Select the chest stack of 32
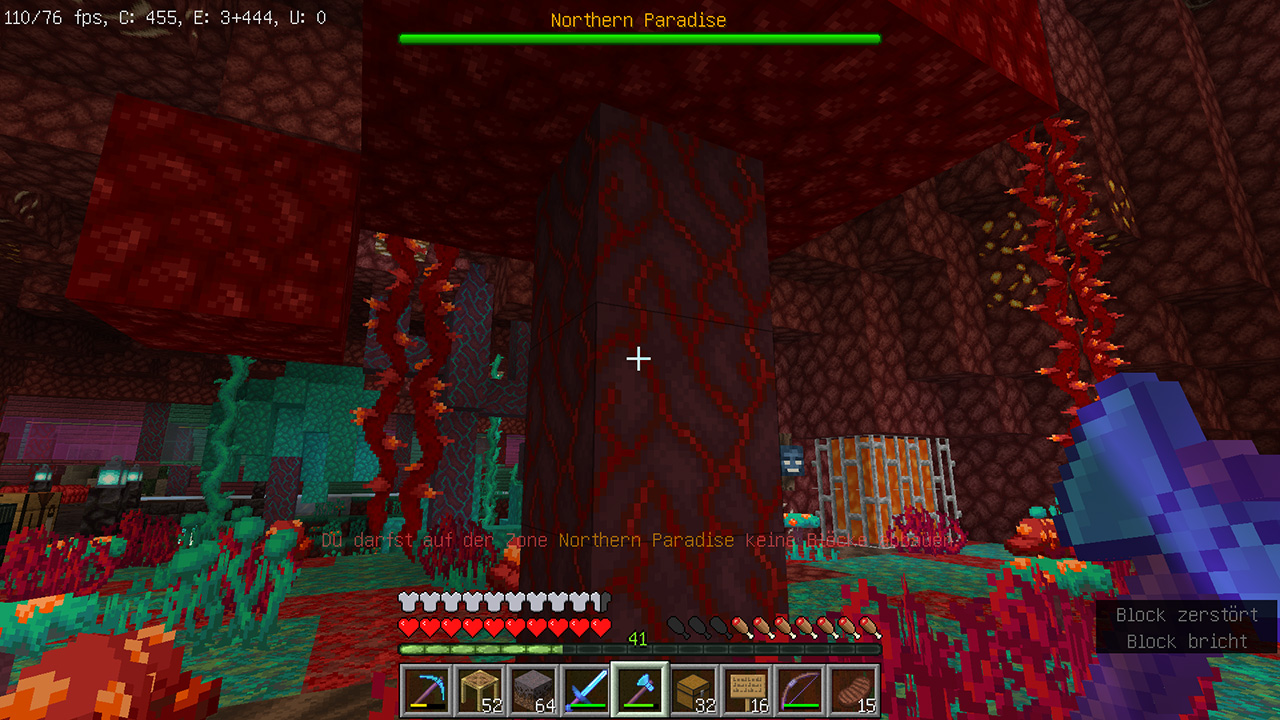The height and width of the screenshot is (720, 1280). [693, 690]
